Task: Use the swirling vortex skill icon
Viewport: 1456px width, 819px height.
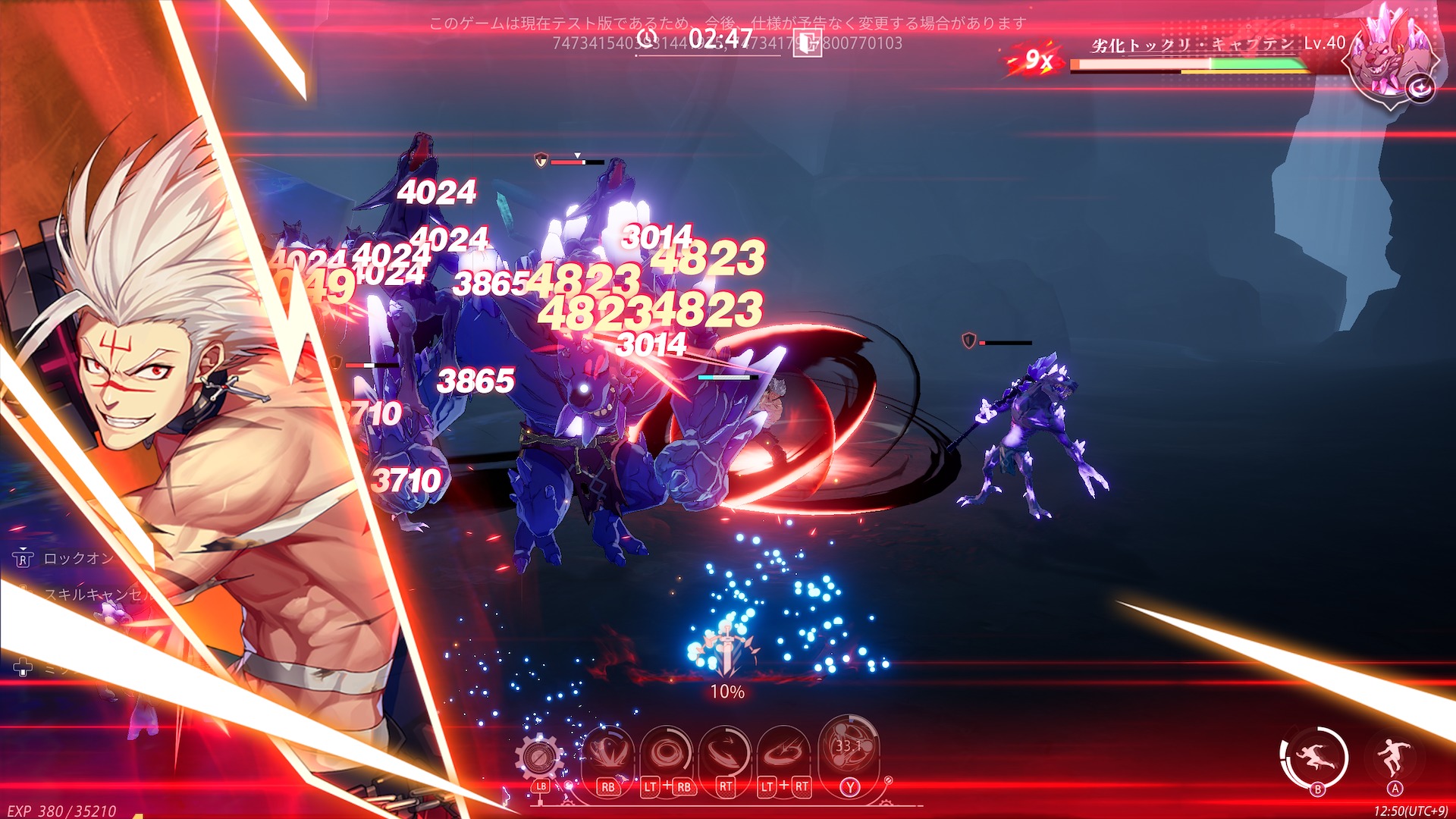Action: pos(667,753)
